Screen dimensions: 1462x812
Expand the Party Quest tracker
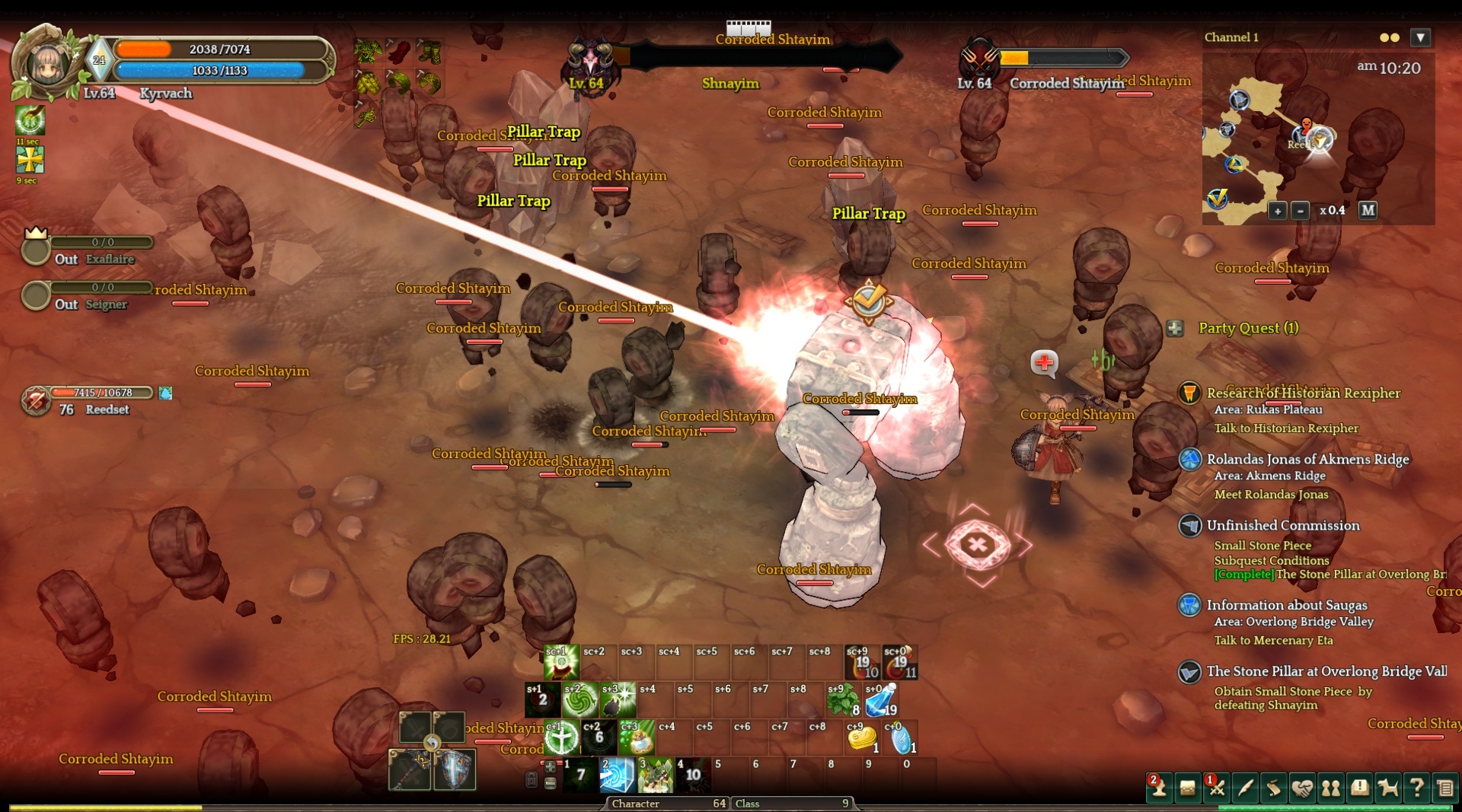[x=1175, y=328]
